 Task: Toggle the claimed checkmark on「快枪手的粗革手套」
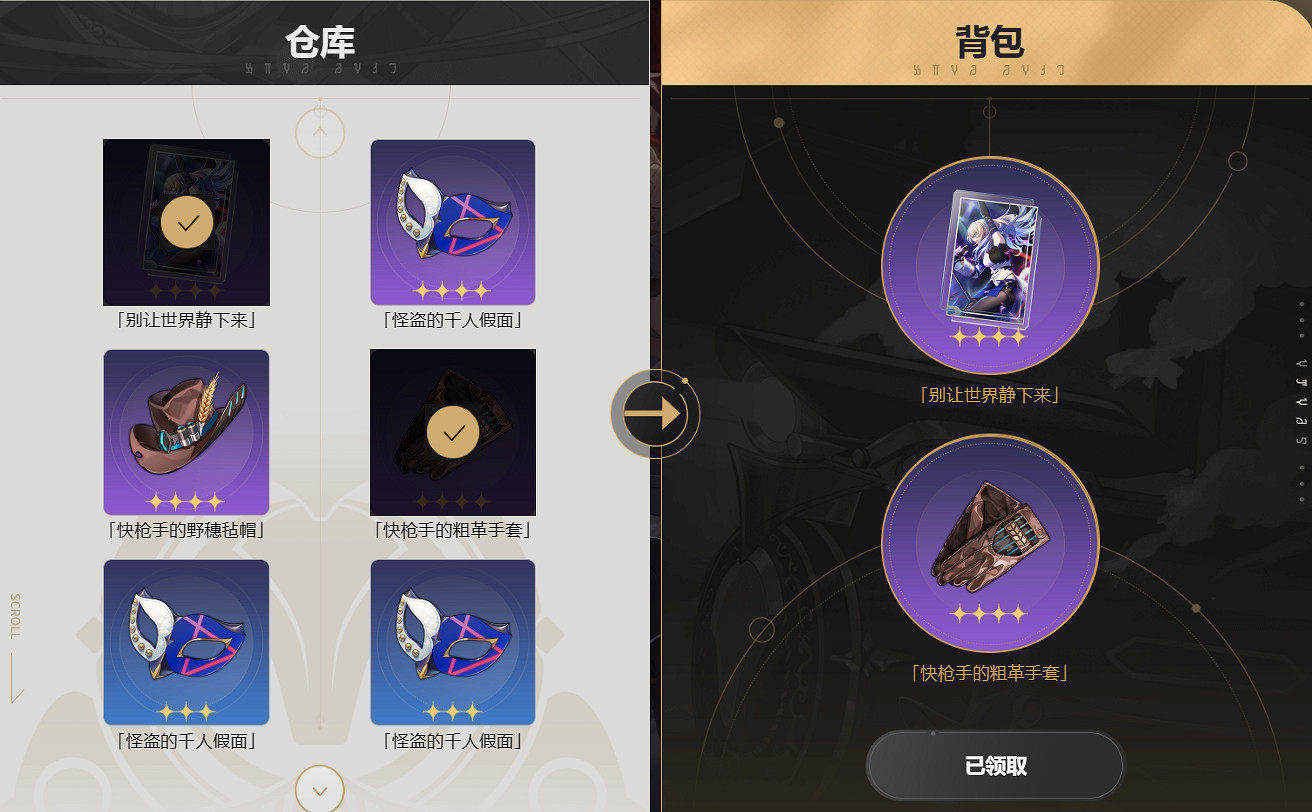click(x=452, y=434)
